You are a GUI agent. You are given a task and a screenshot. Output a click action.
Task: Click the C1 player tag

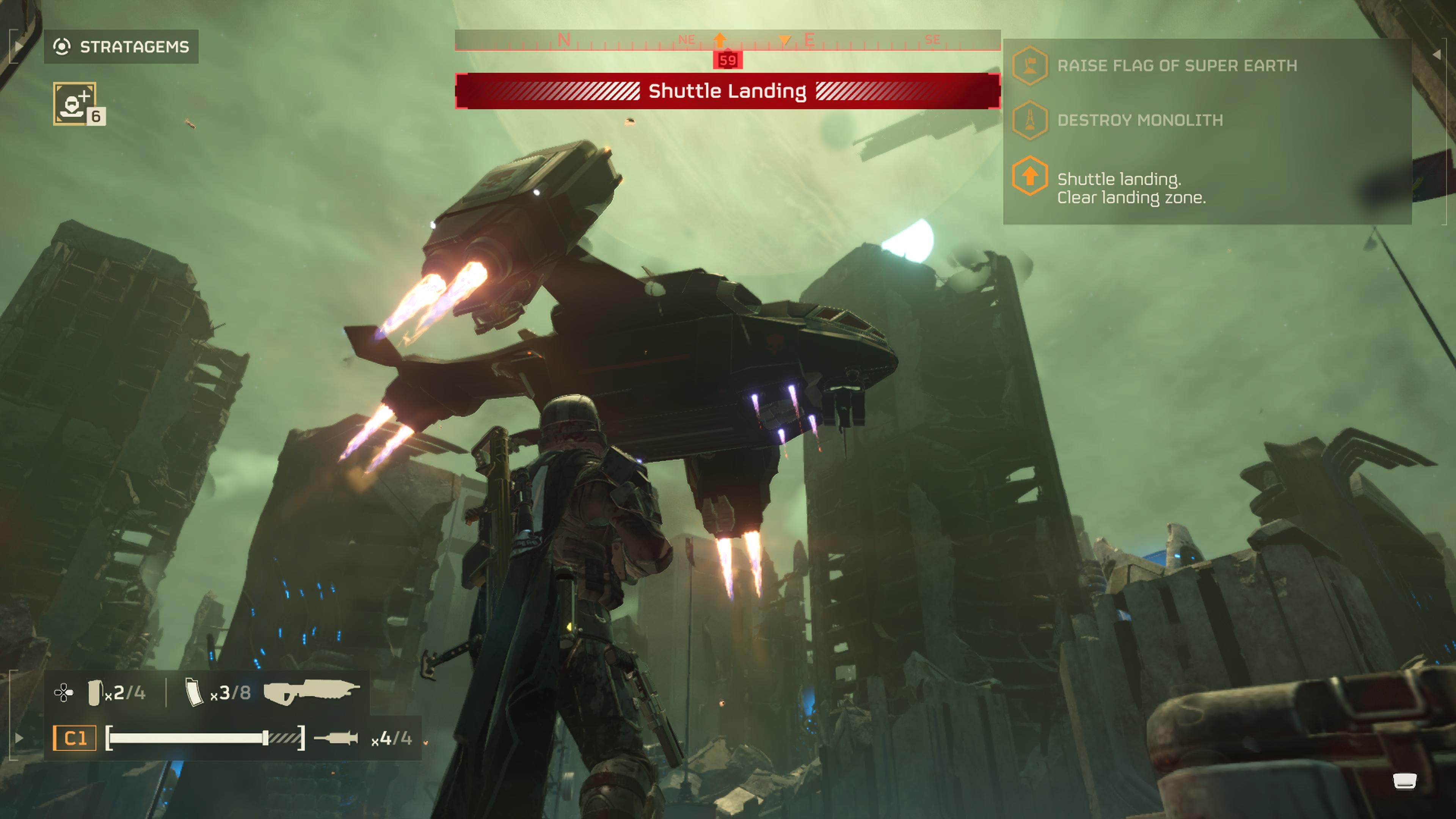[x=75, y=737]
